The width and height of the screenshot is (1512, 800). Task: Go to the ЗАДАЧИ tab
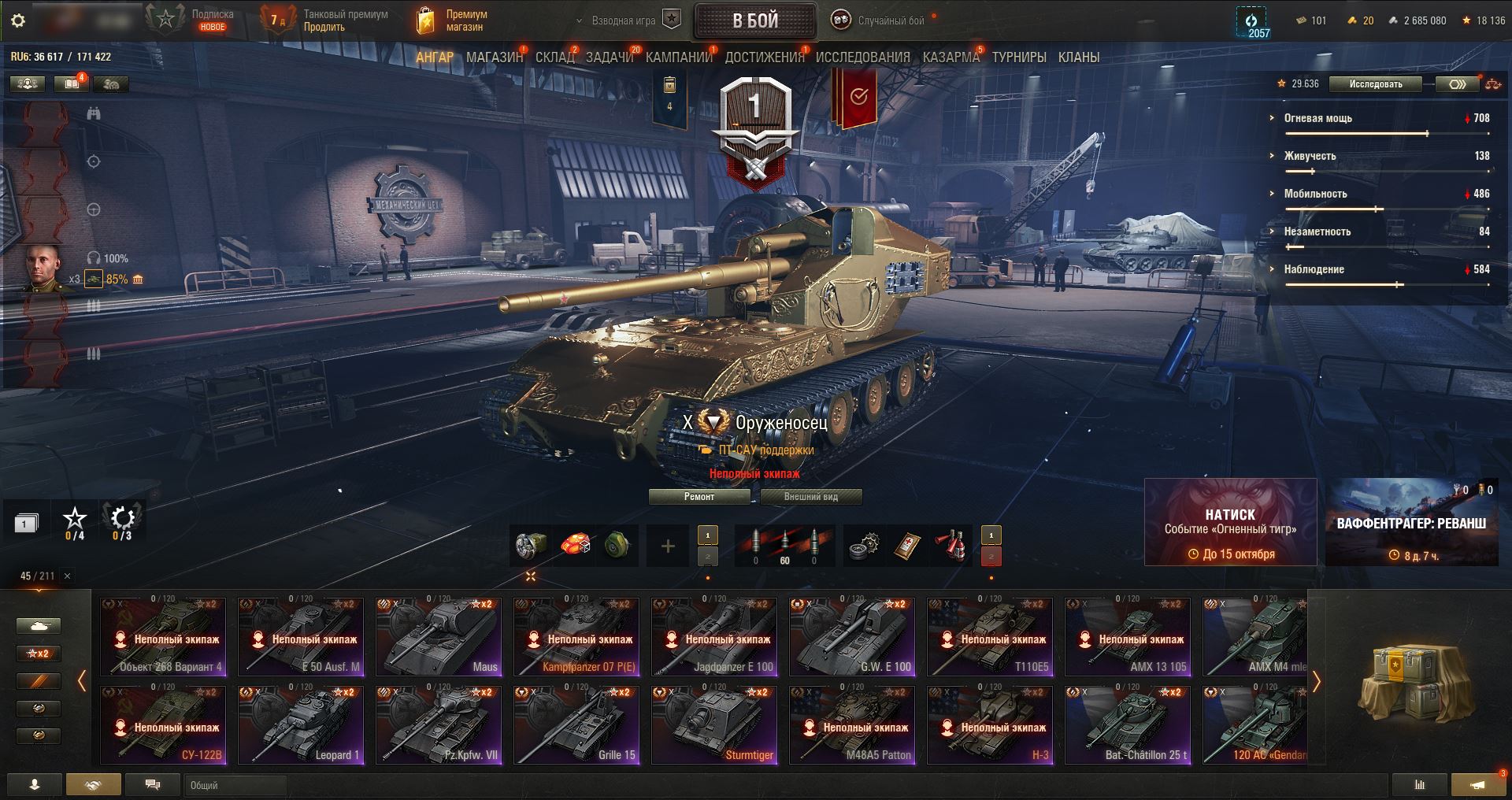pos(610,57)
